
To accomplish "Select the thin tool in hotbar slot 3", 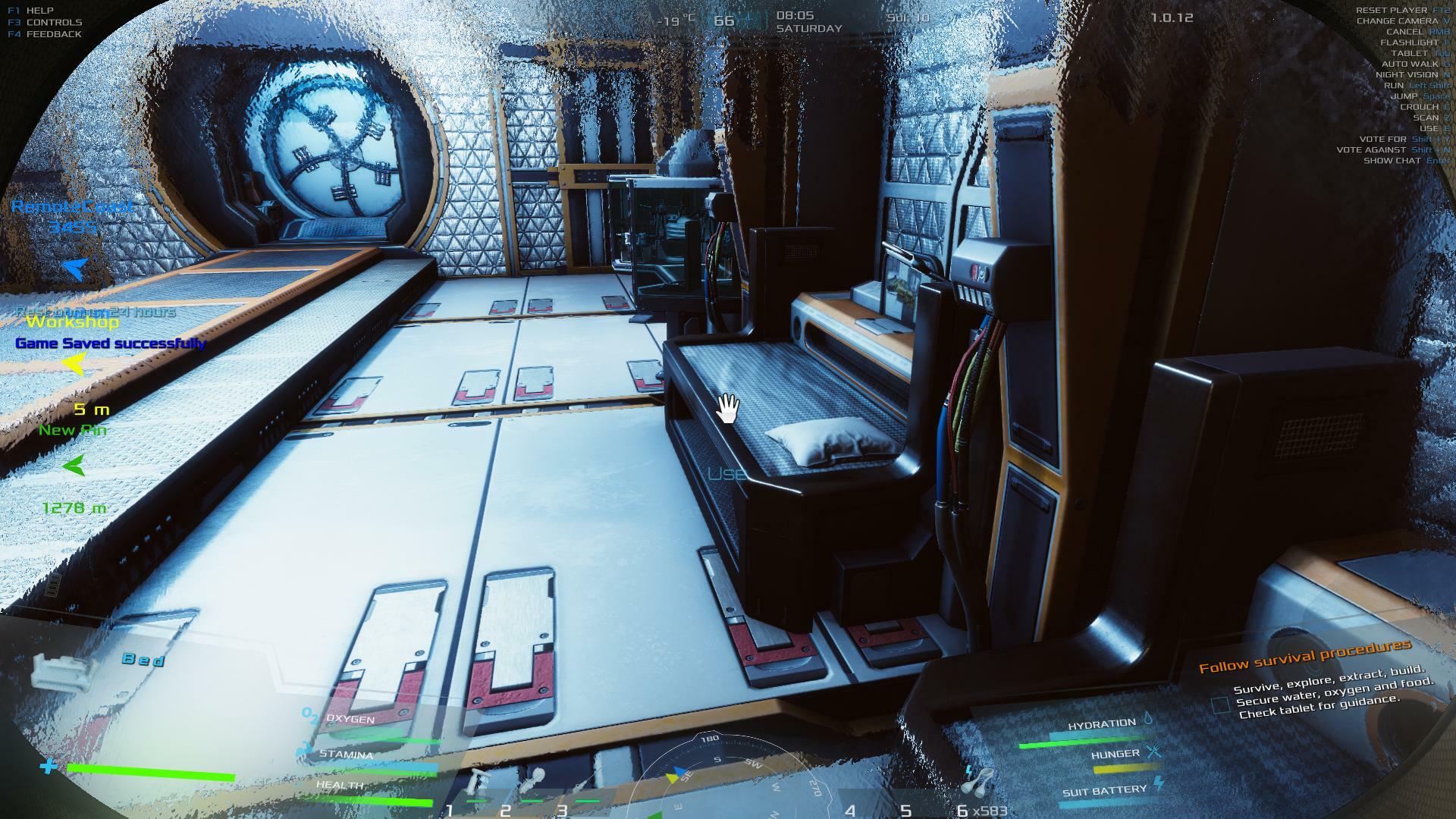I will (584, 785).
